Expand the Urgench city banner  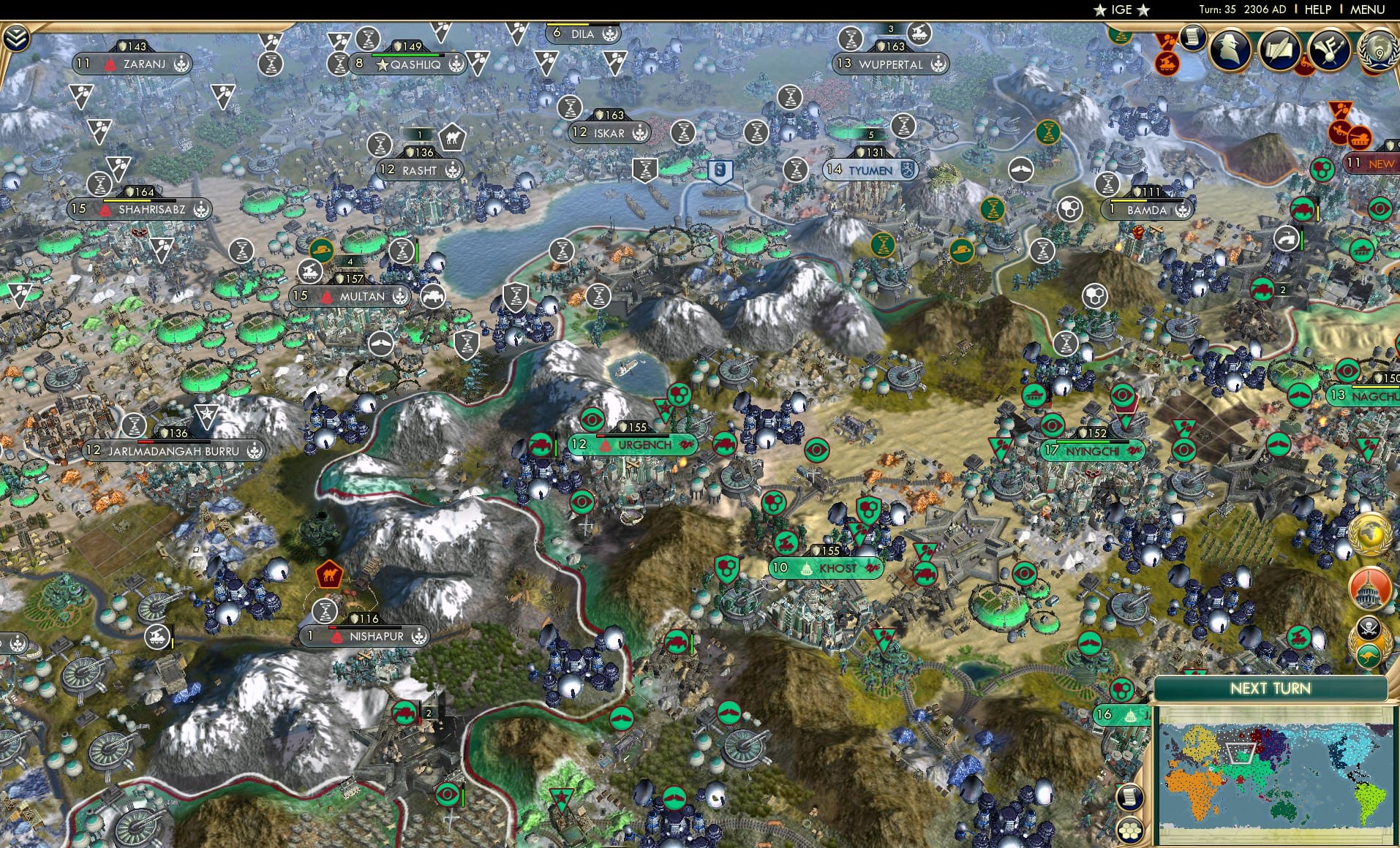632,444
